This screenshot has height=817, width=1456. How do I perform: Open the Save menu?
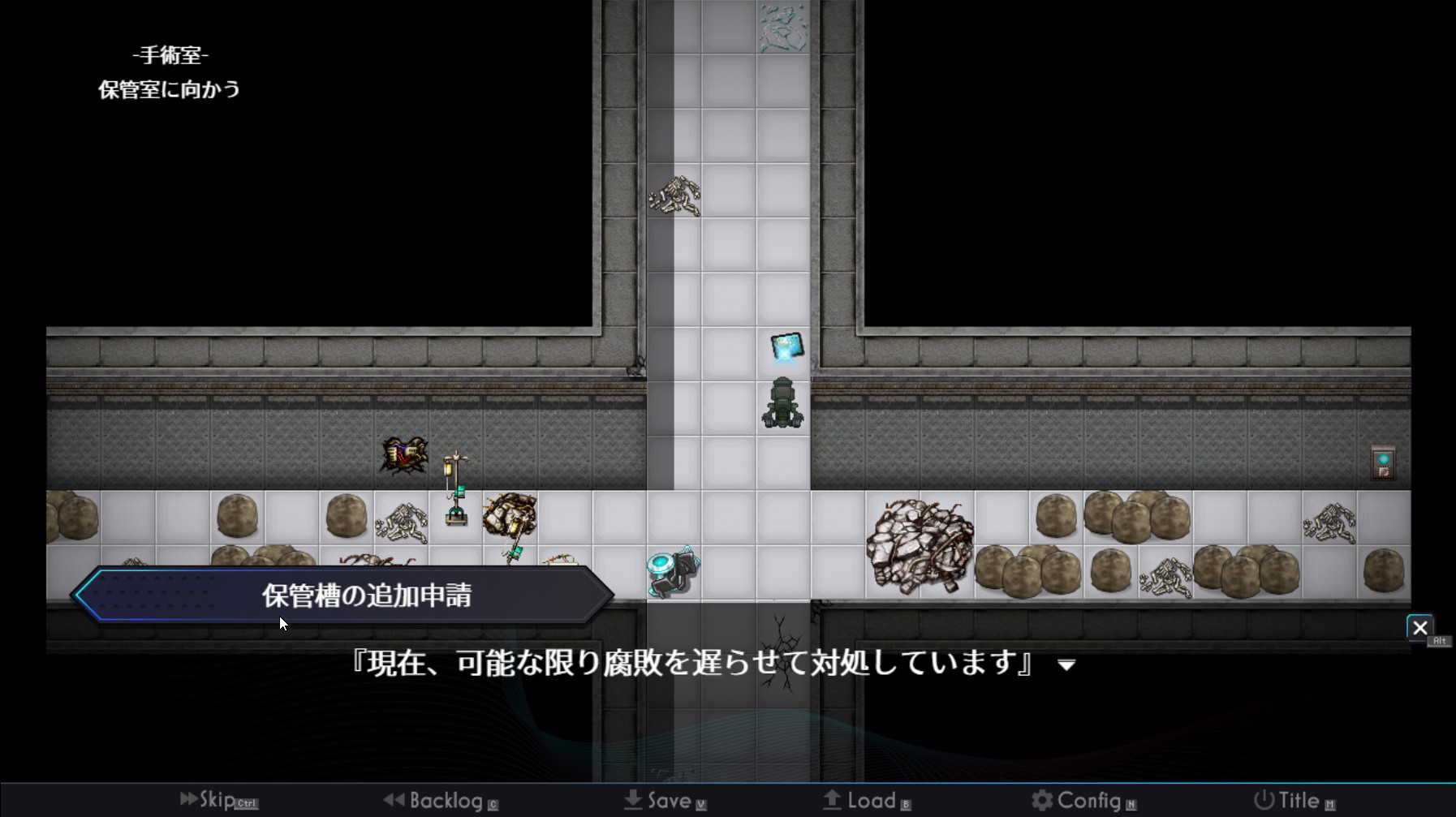[x=664, y=801]
